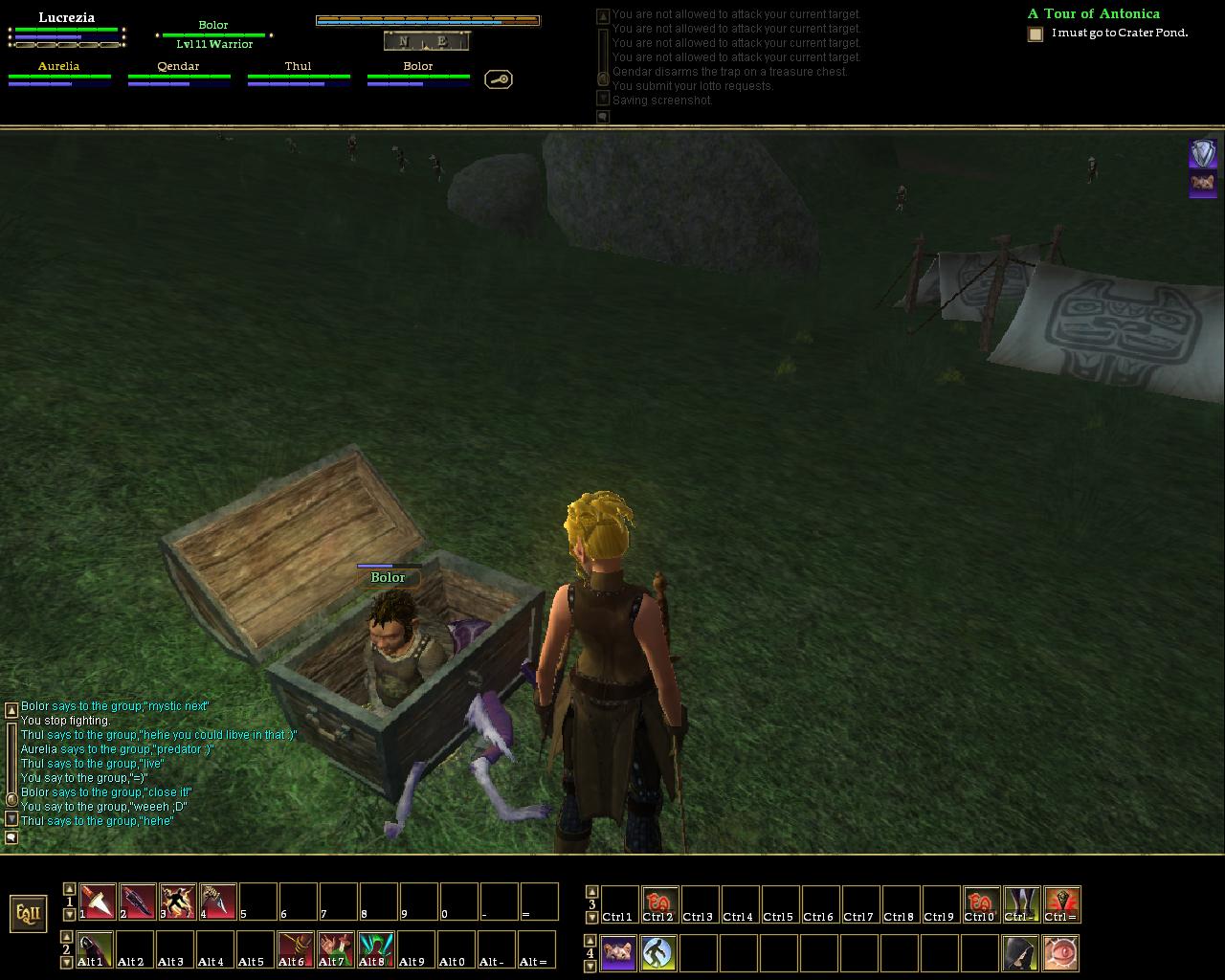Activate the blue running figure ability

658,953
